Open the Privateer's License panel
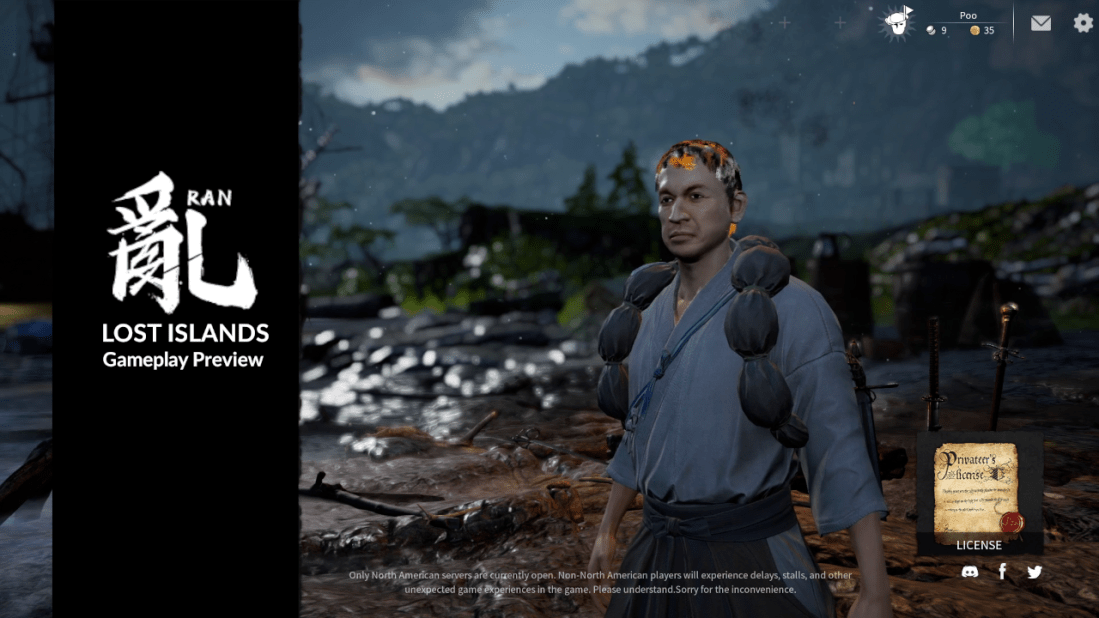This screenshot has width=1099, height=618. pyautogui.click(x=979, y=494)
